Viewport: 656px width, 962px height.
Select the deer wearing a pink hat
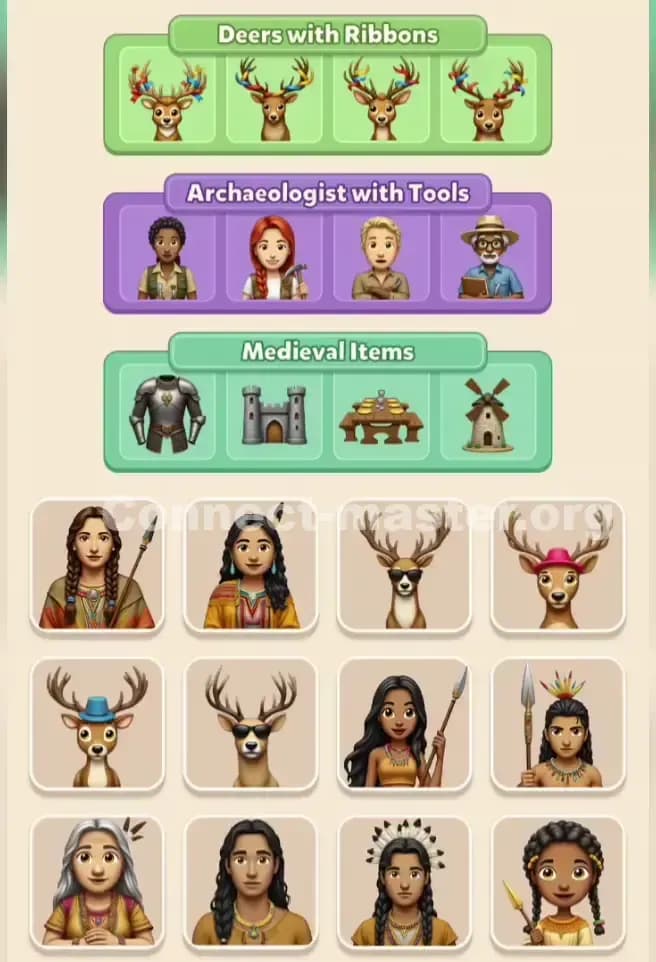[557, 566]
